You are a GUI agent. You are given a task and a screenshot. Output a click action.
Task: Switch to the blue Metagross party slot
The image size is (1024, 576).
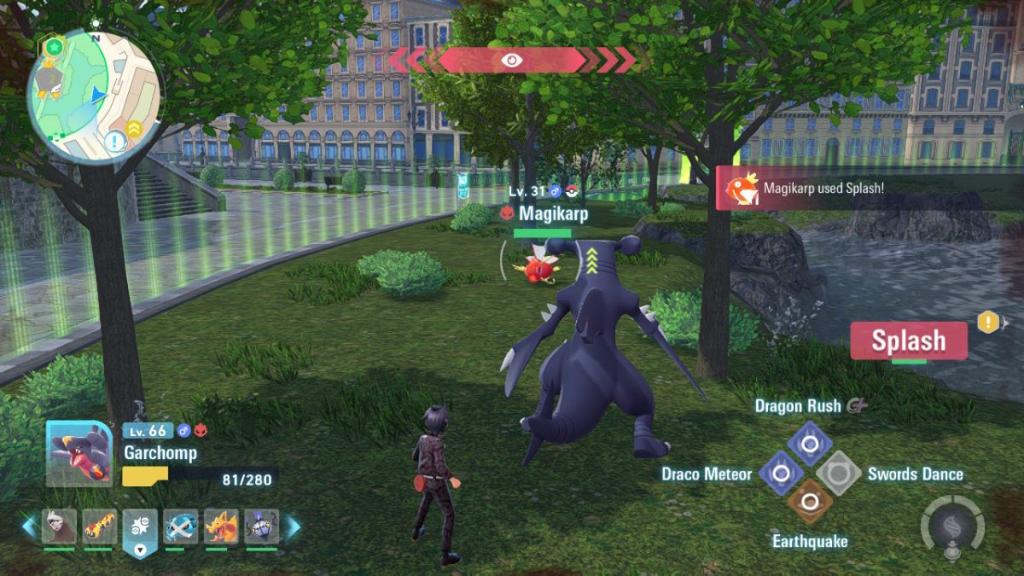point(181,526)
